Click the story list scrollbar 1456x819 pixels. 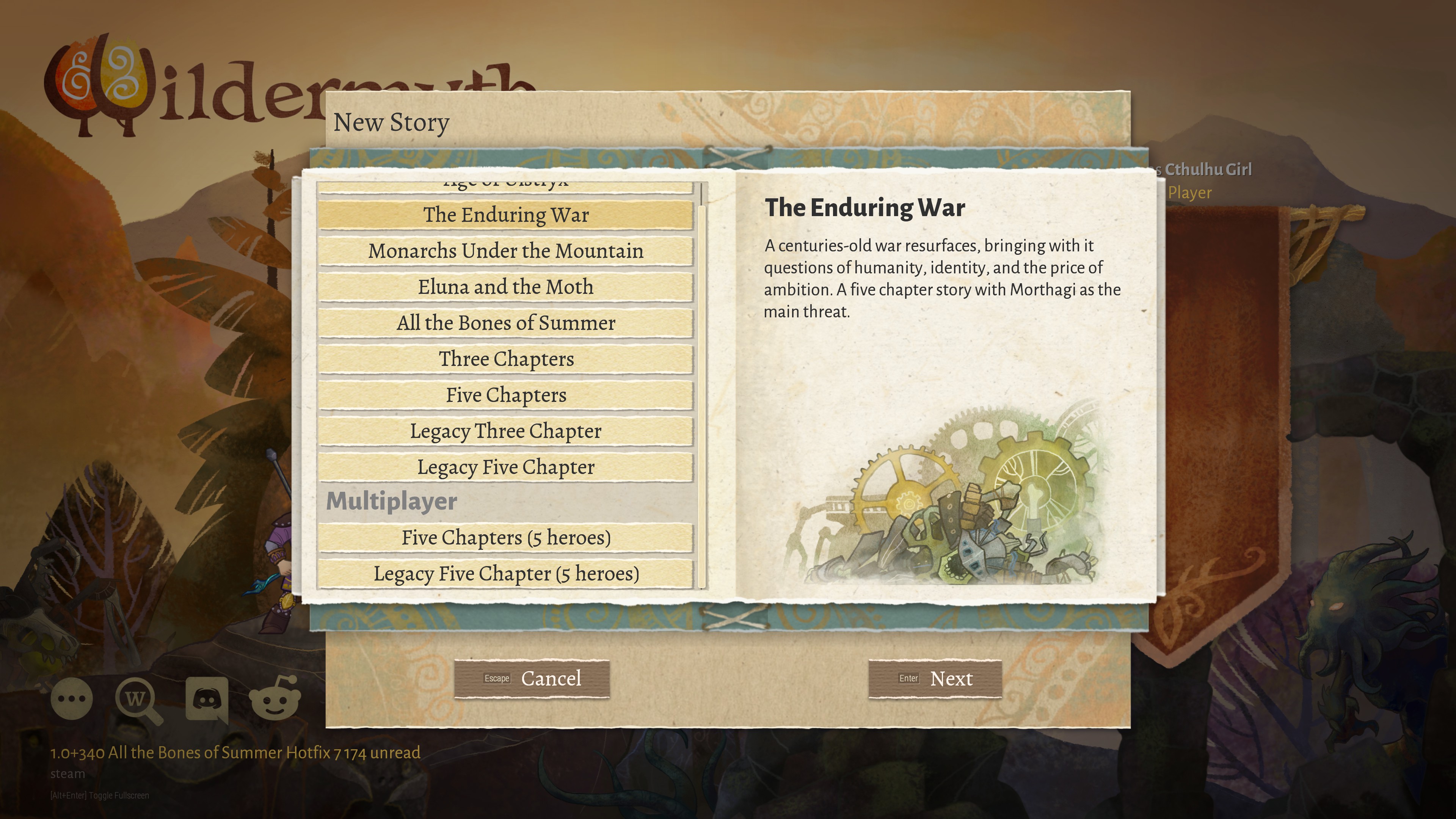point(701,395)
